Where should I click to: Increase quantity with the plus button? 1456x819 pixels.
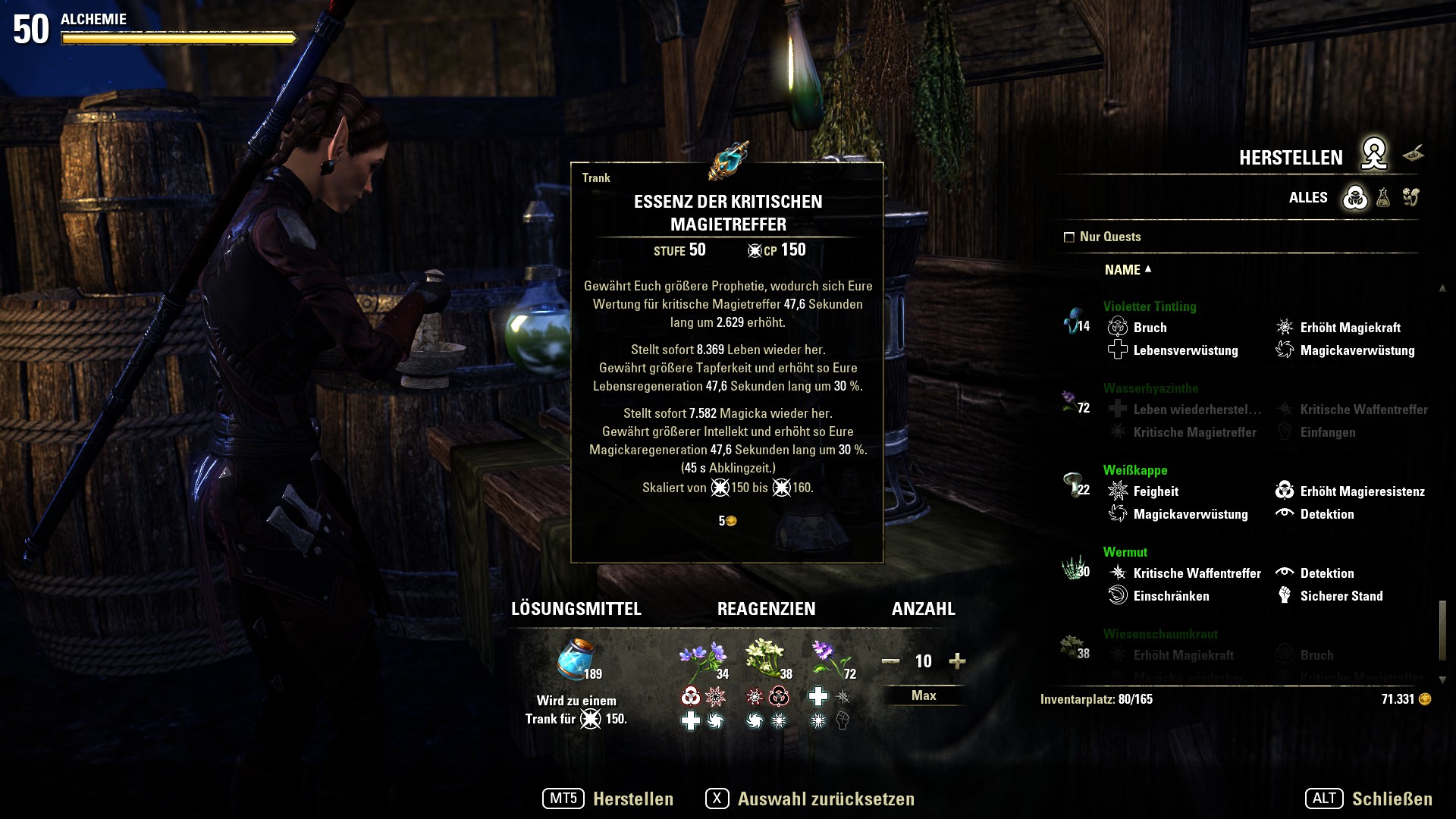click(957, 661)
